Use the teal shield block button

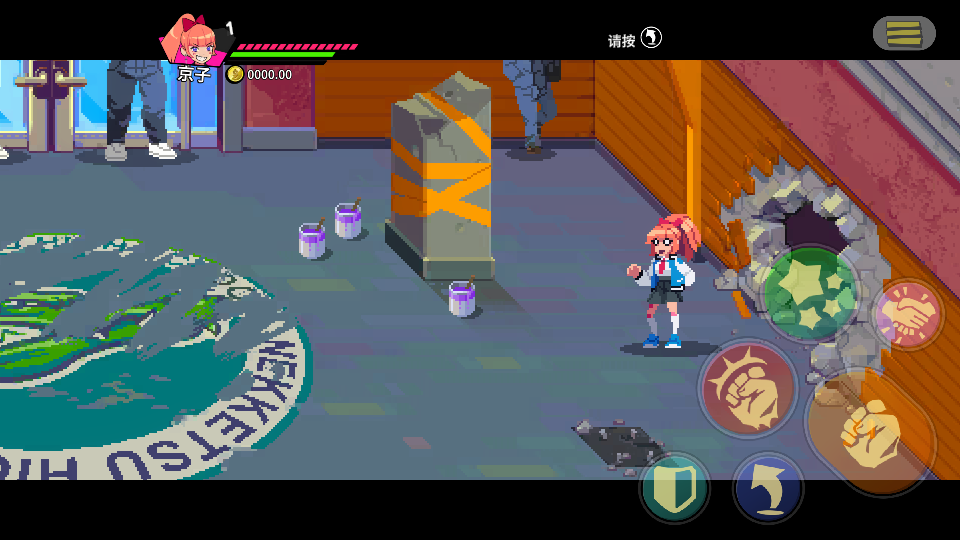point(675,488)
